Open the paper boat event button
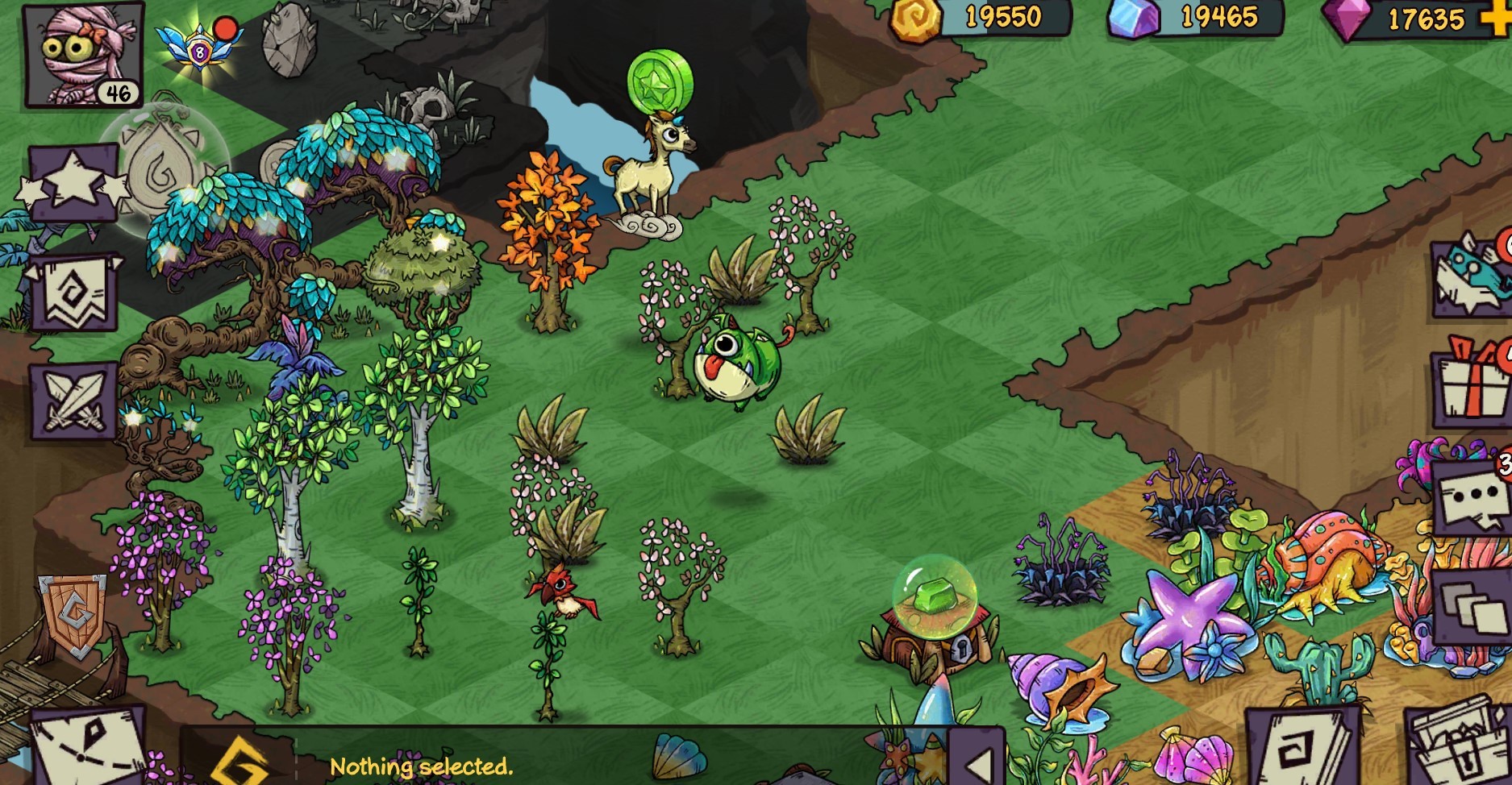The image size is (1512, 785). click(1471, 276)
